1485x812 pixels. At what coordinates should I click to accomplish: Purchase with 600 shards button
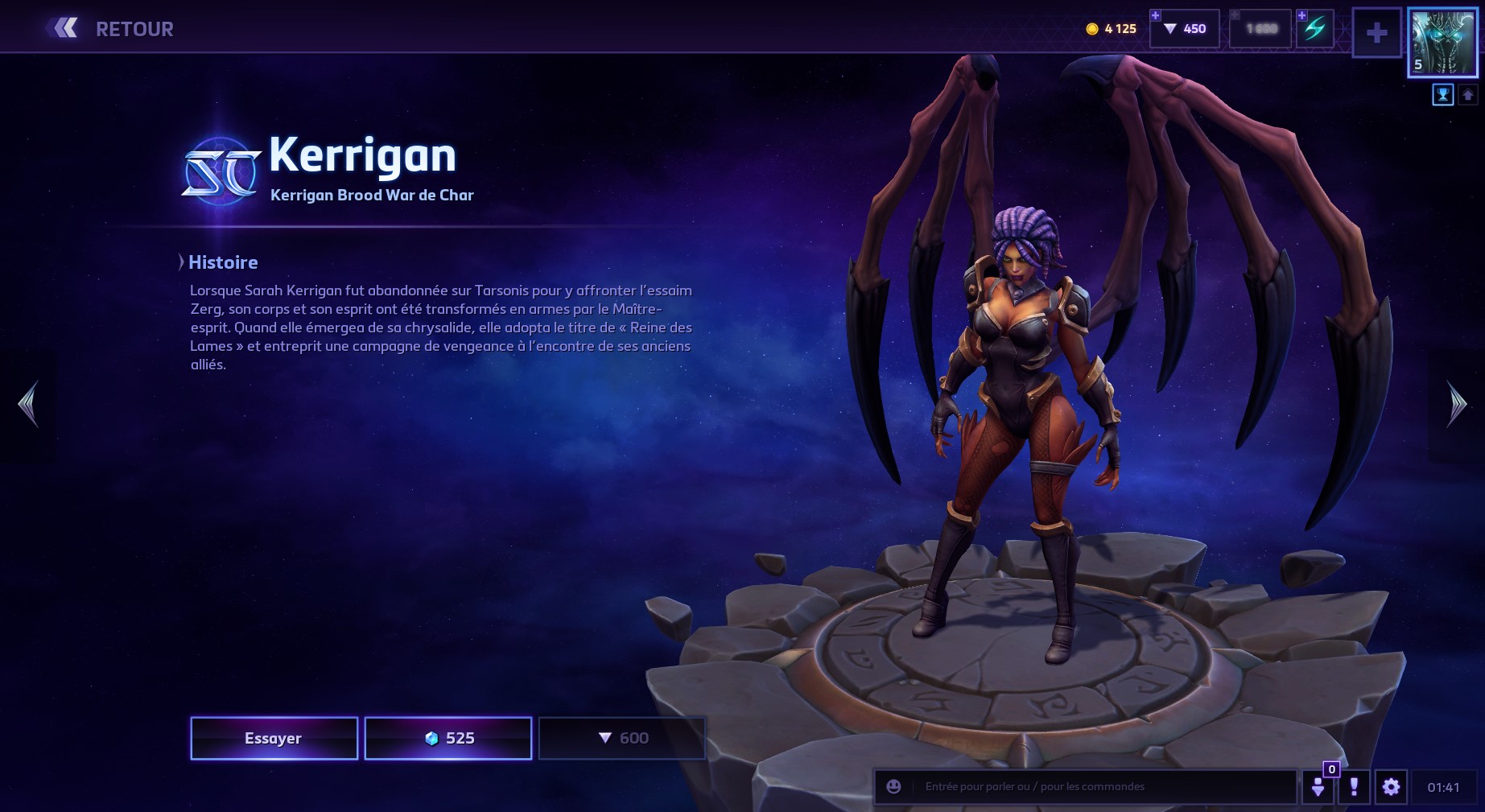(622, 738)
